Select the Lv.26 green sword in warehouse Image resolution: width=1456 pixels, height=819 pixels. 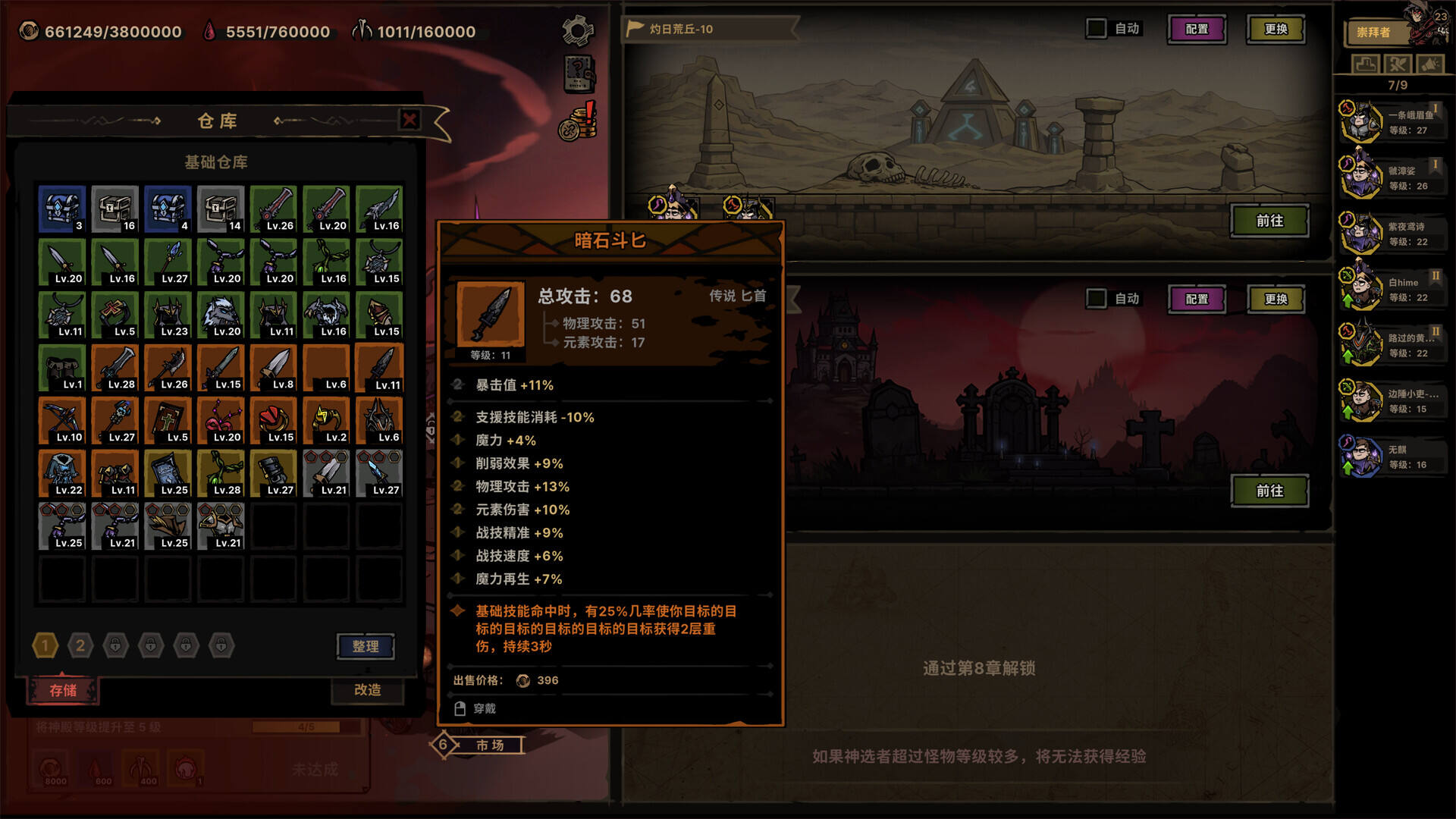pos(274,209)
